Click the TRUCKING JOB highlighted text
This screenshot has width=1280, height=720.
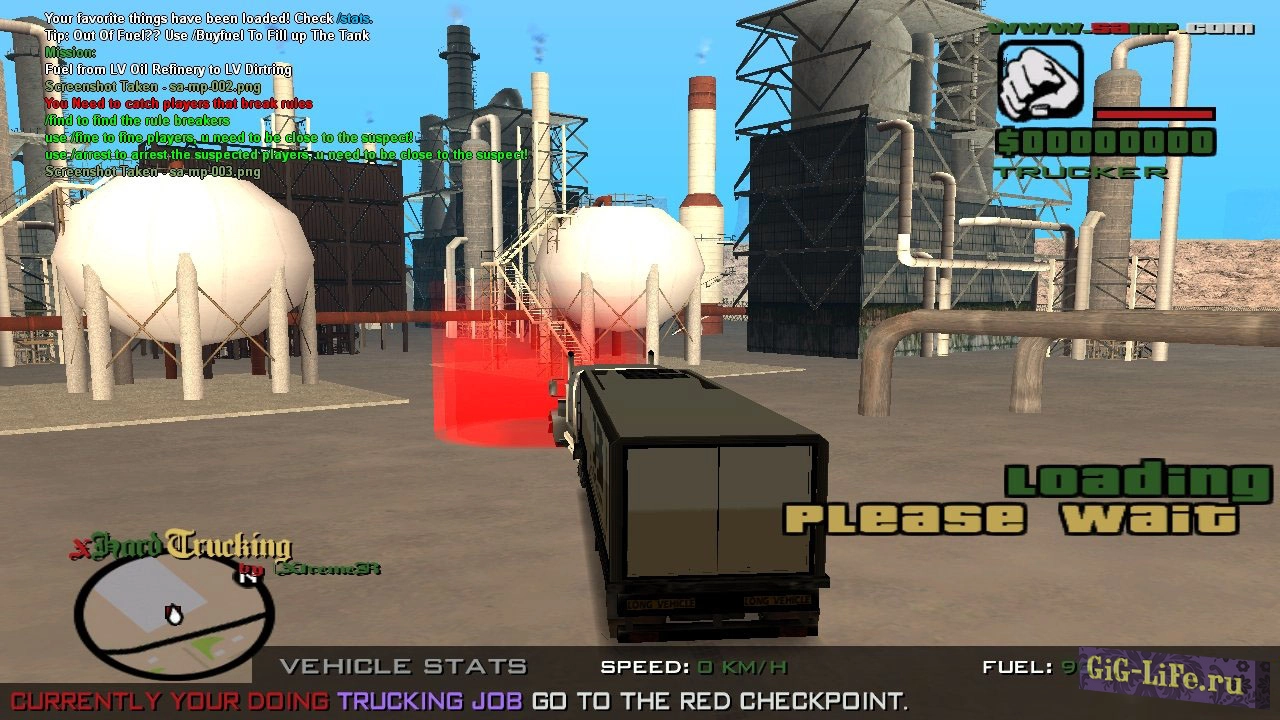click(x=430, y=700)
